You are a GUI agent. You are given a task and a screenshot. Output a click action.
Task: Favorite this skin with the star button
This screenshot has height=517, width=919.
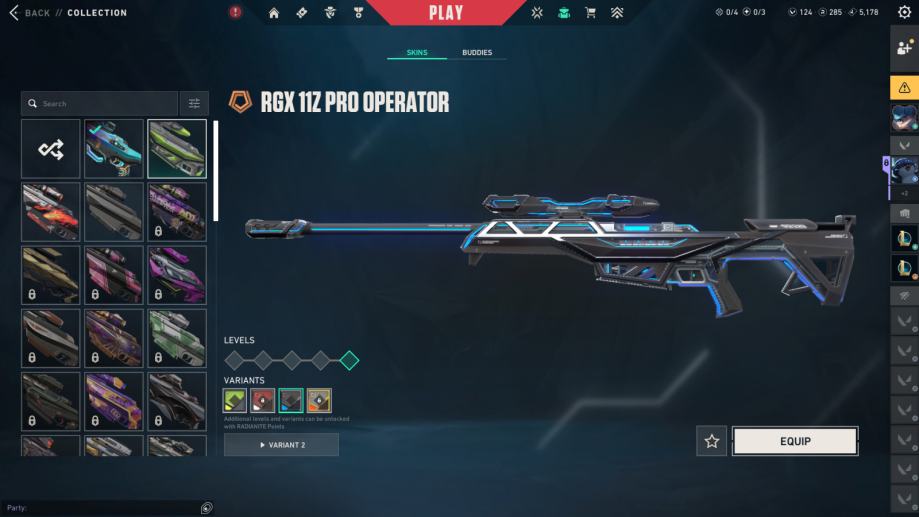[x=711, y=441]
